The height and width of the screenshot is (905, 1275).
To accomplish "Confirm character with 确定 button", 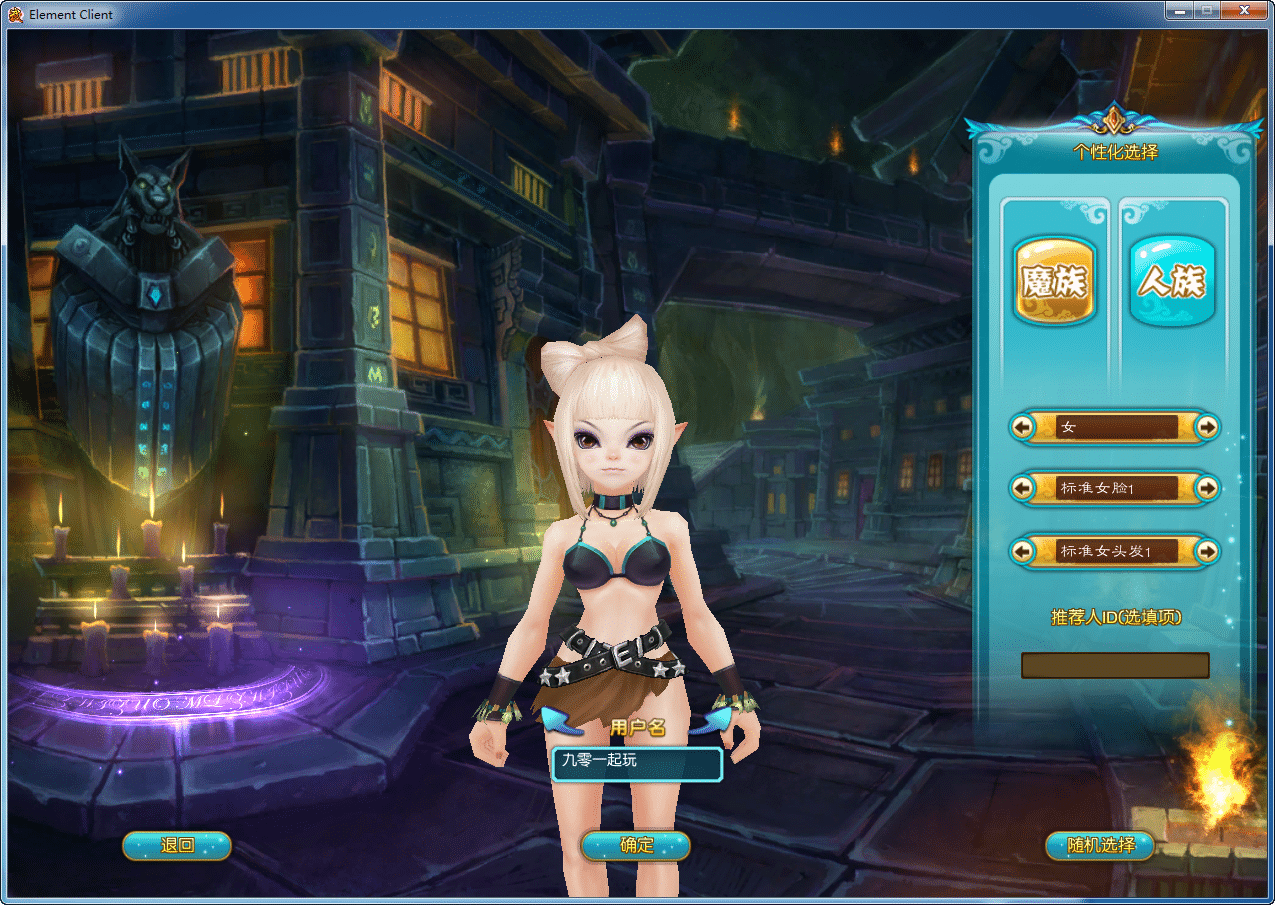I will (636, 846).
